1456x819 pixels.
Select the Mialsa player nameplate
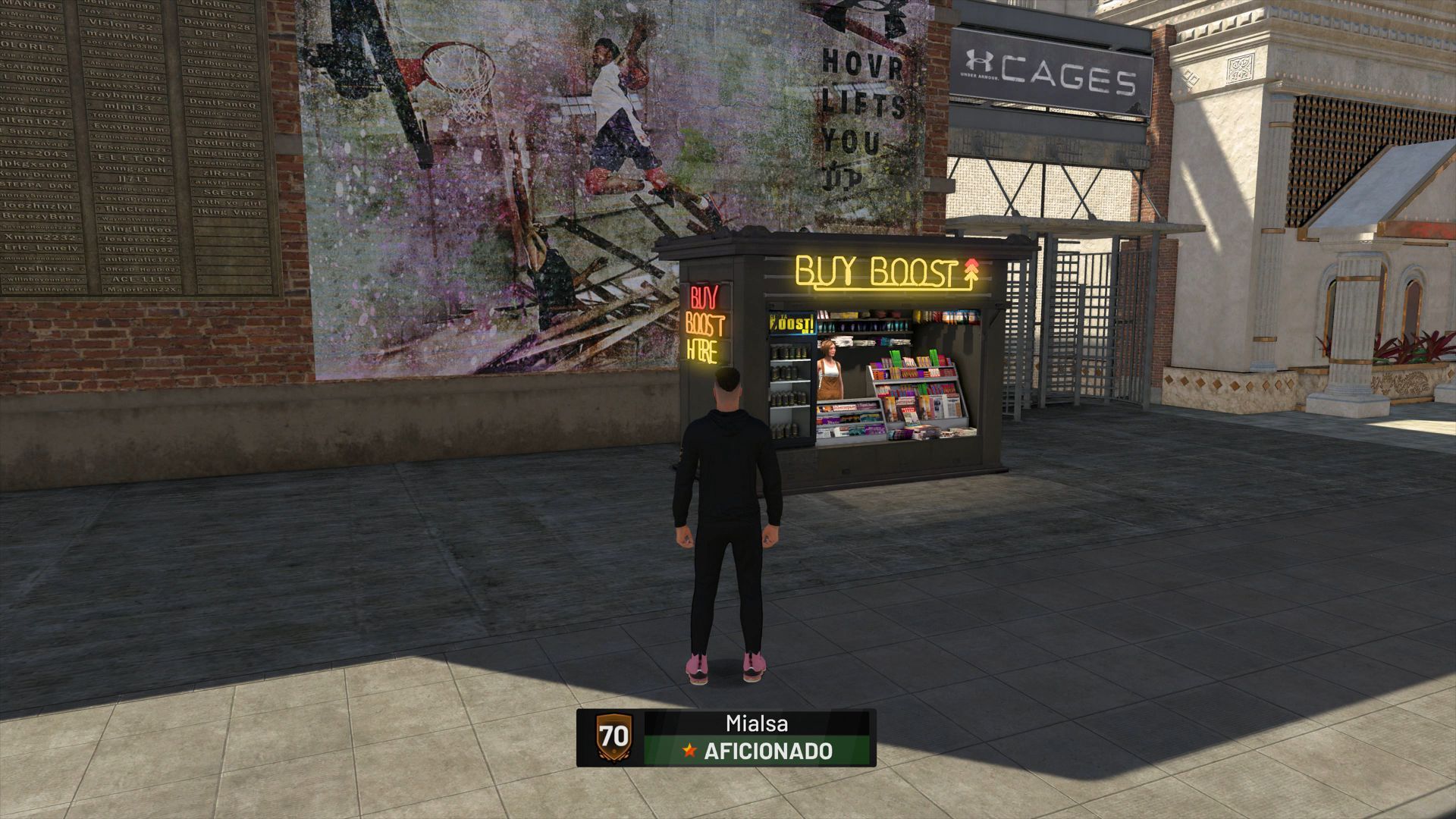point(726,737)
